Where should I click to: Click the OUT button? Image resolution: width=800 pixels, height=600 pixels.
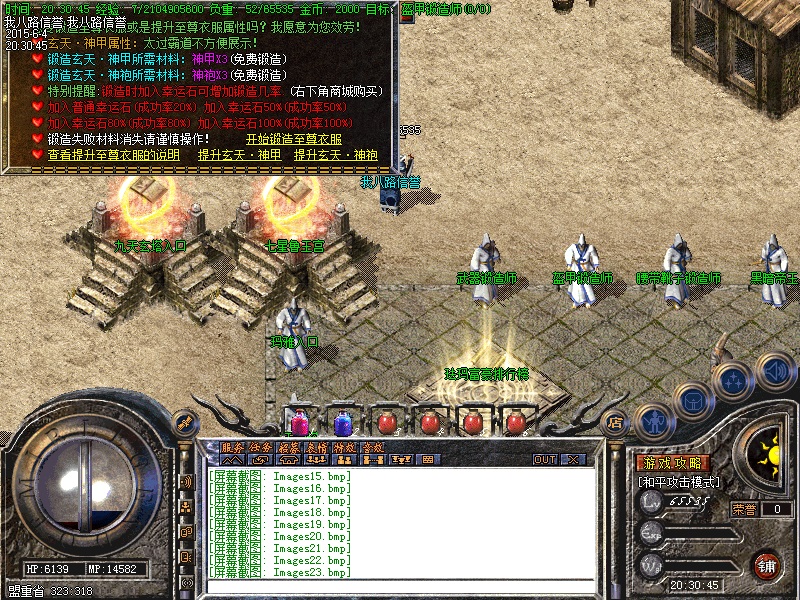544,460
